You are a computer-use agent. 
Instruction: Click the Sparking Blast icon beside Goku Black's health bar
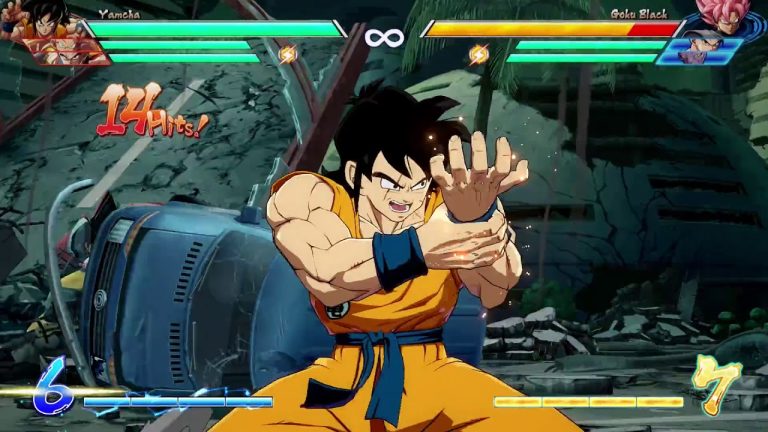tap(479, 54)
